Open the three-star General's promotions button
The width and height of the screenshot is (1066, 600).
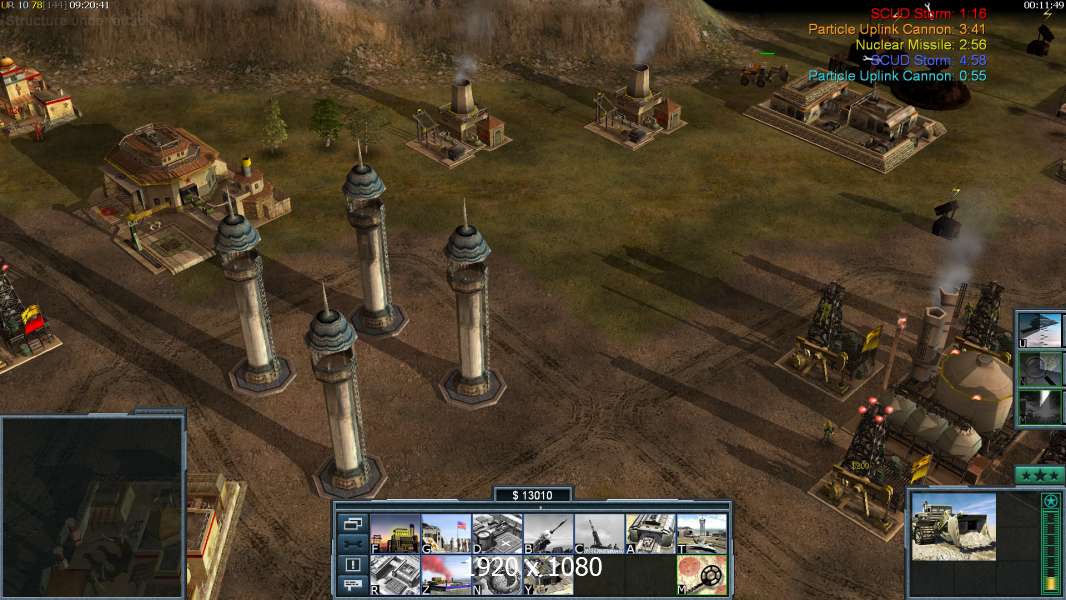[1039, 474]
